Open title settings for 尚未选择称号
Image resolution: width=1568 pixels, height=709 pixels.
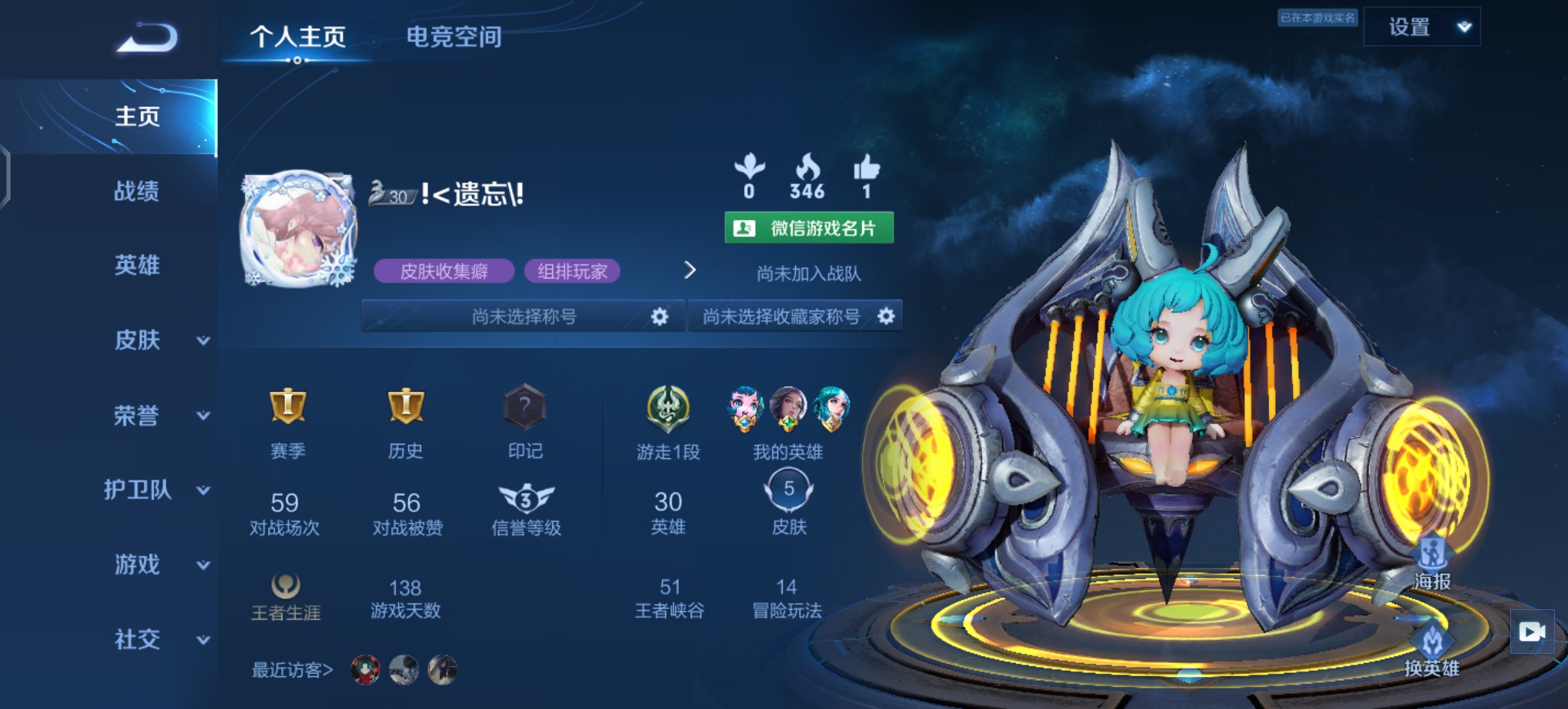tap(659, 317)
